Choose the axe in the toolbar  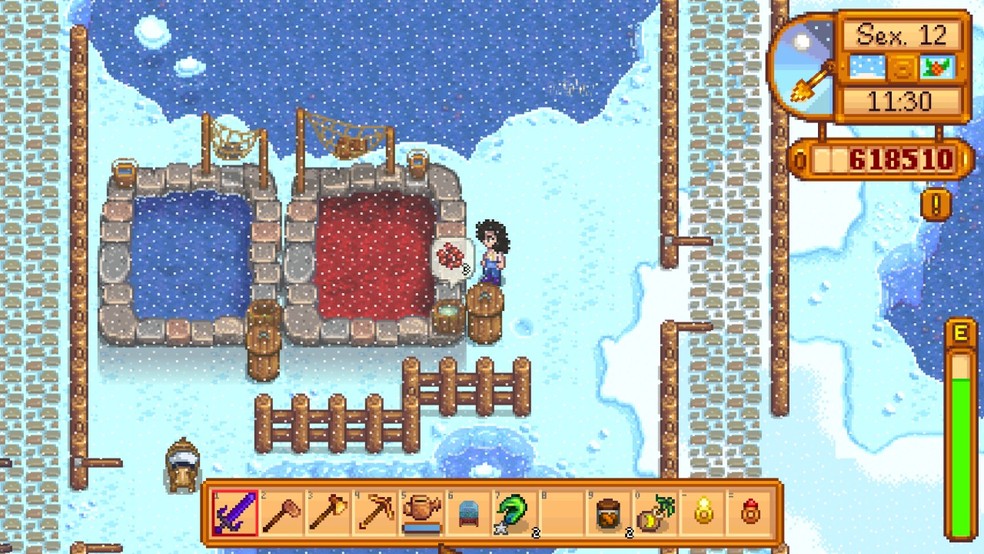[328, 514]
